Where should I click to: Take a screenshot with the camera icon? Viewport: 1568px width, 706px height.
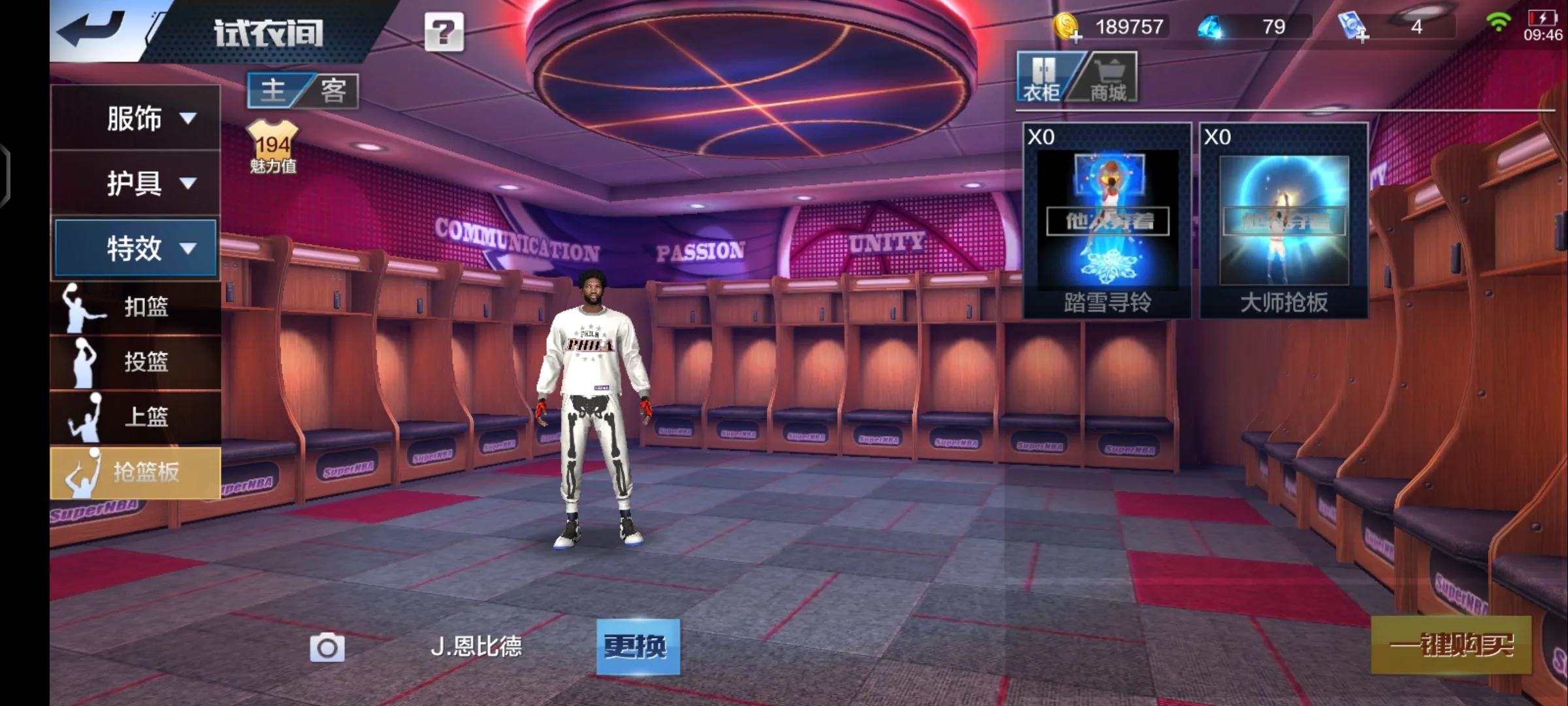(327, 647)
